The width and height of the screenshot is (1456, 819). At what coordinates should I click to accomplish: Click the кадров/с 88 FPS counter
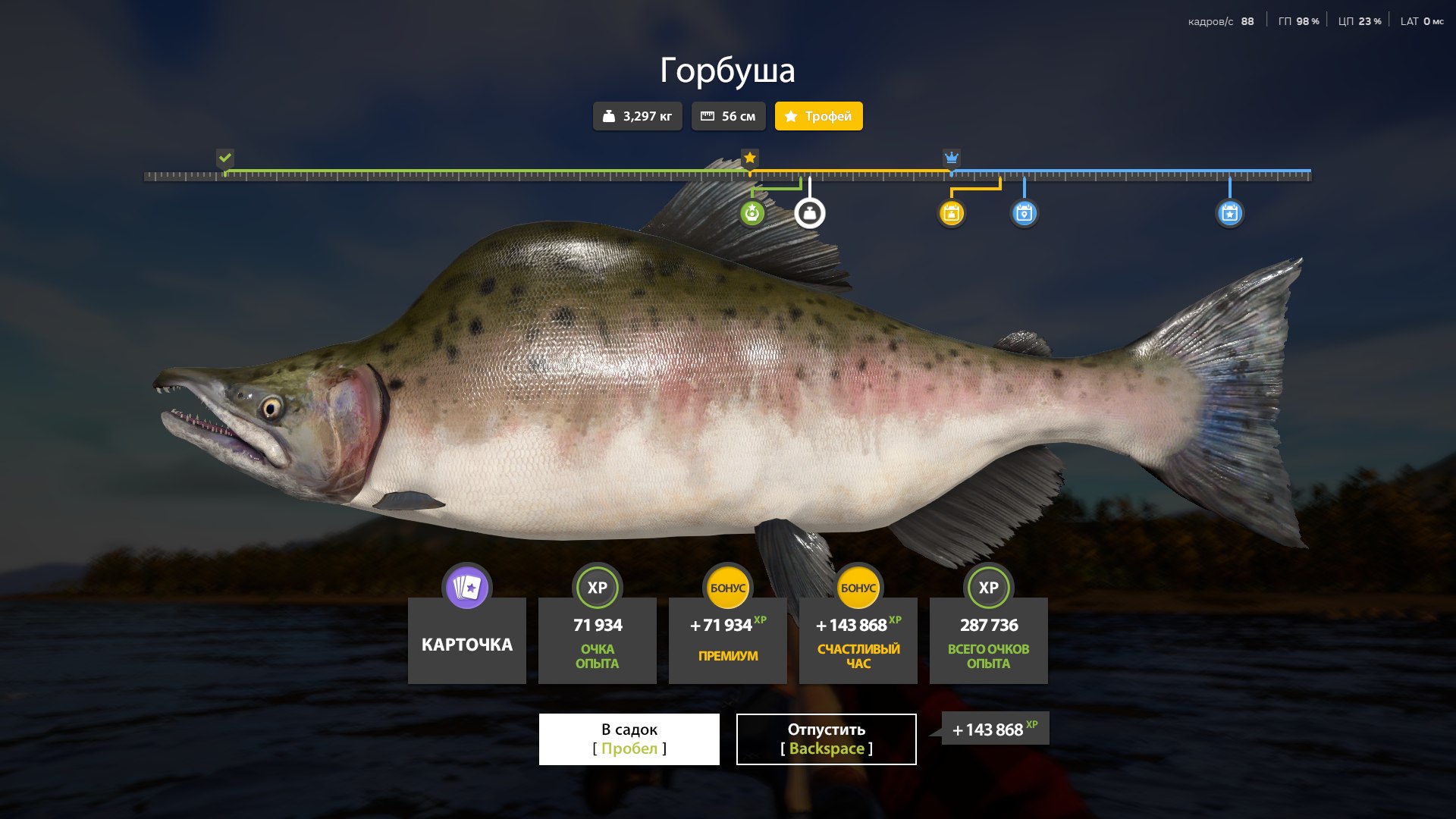(x=1219, y=20)
